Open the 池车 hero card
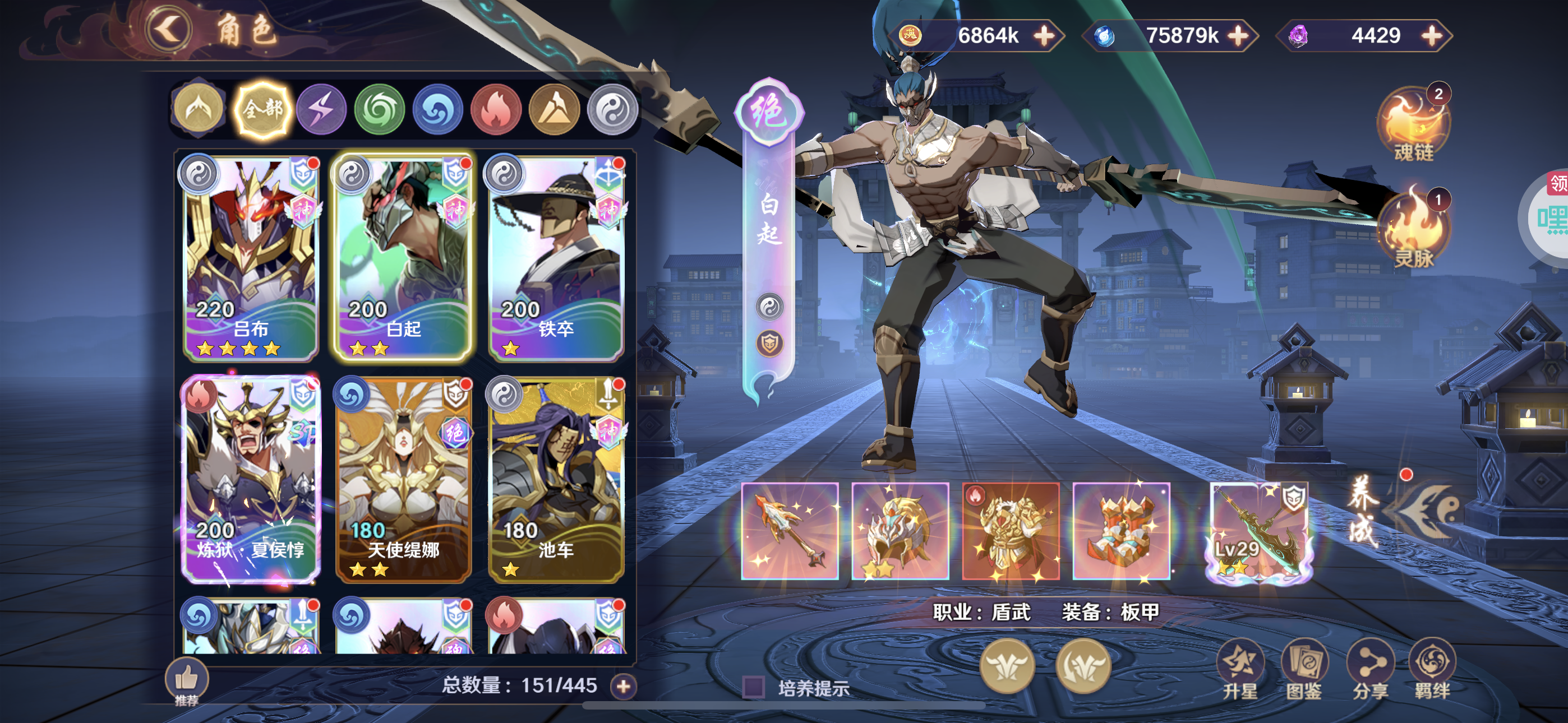This screenshot has height=723, width=1568. pos(556,478)
